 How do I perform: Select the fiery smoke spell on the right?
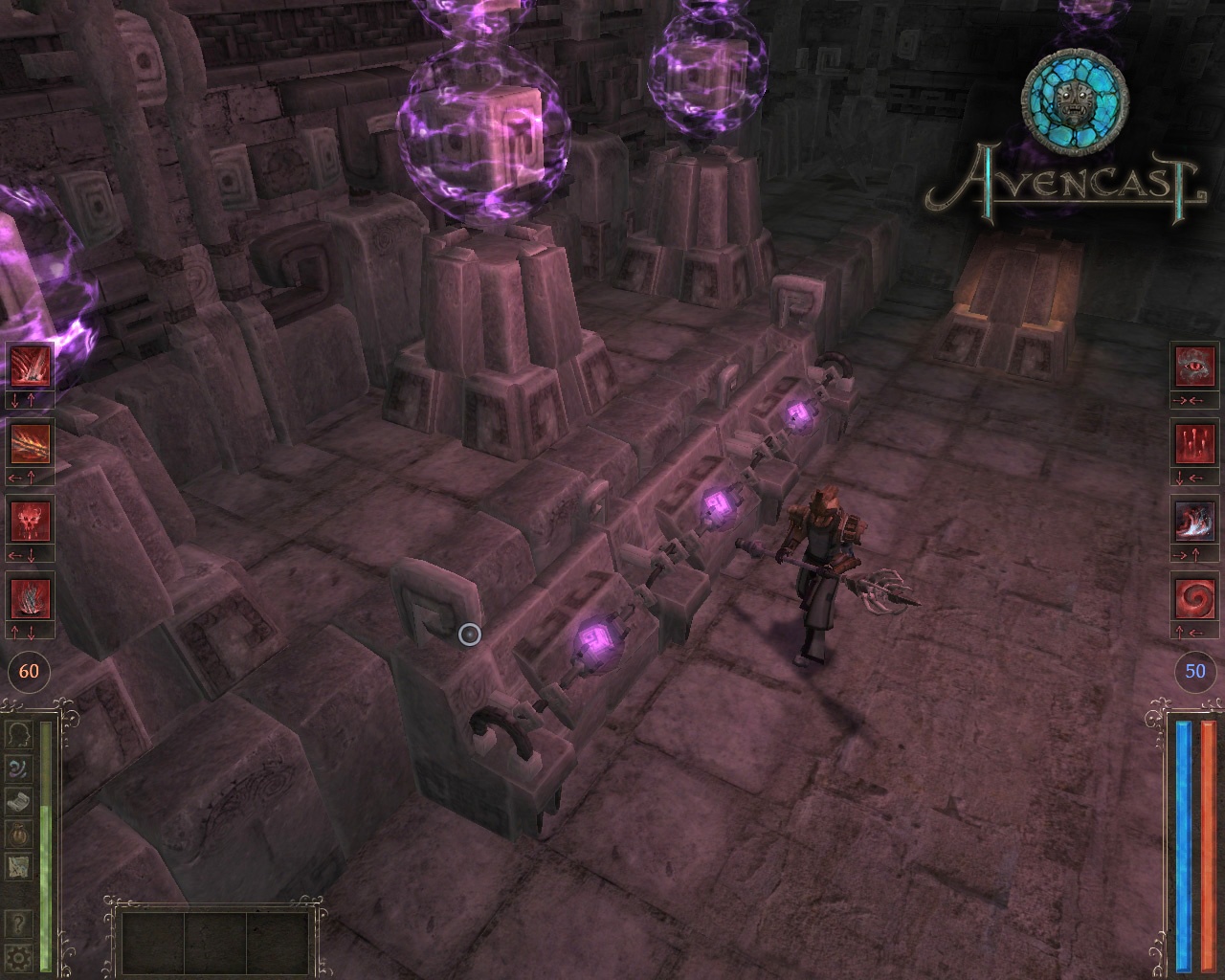(x=1194, y=523)
